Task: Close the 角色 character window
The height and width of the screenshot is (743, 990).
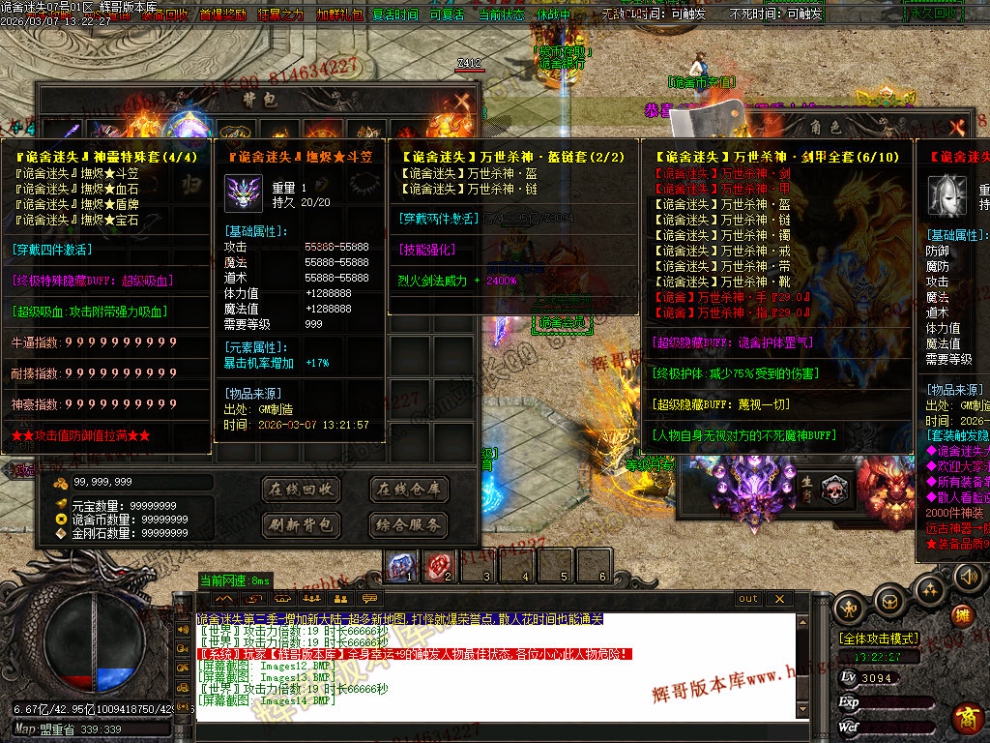Action: 955,127
